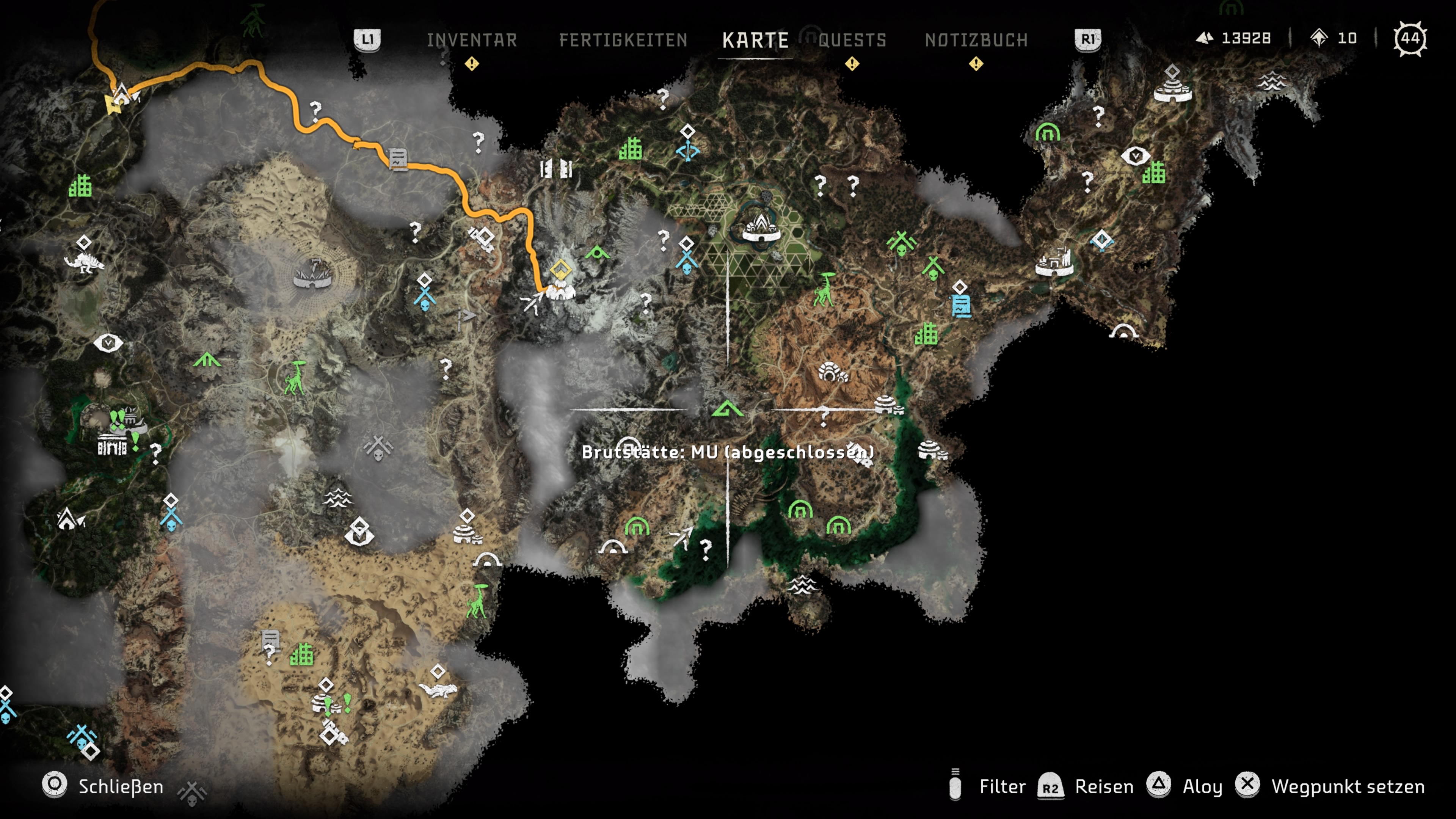Switch to the Inventar tab
The width and height of the screenshot is (1456, 819).
(x=472, y=40)
